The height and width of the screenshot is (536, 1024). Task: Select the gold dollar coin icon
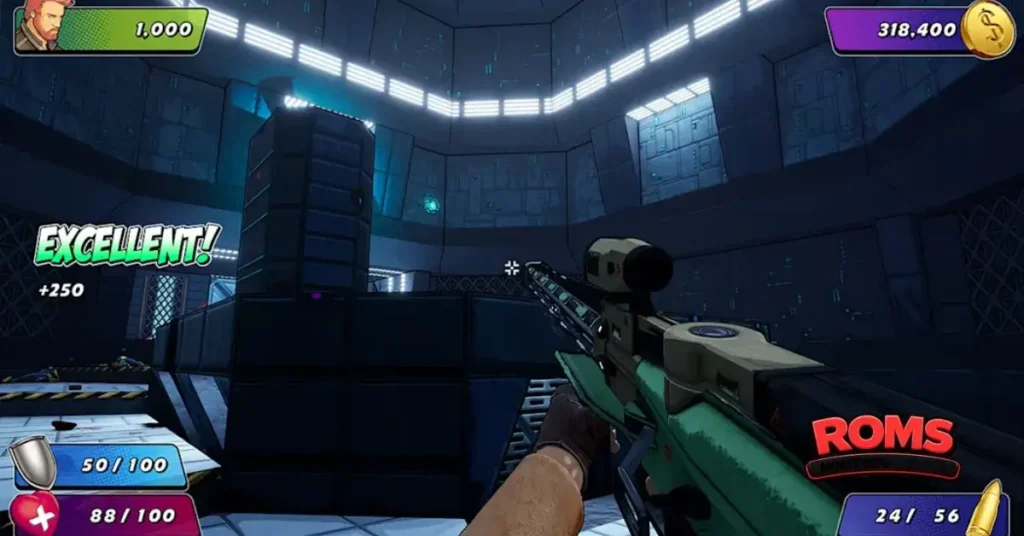coord(987,29)
